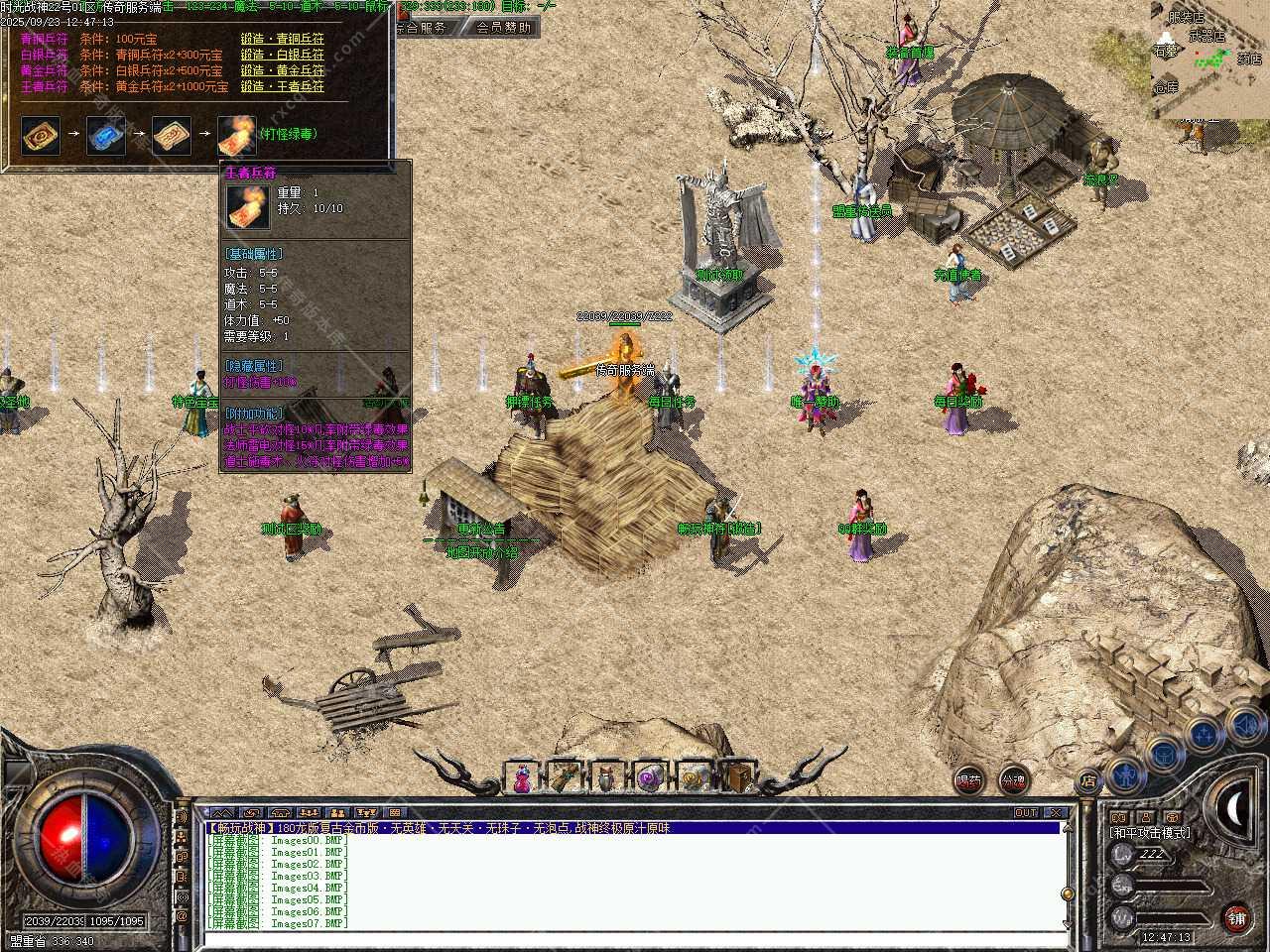This screenshot has height=952, width=1270.
Task: Toggle the 和平攻击模式 attack mode label
Action: click(x=1151, y=833)
